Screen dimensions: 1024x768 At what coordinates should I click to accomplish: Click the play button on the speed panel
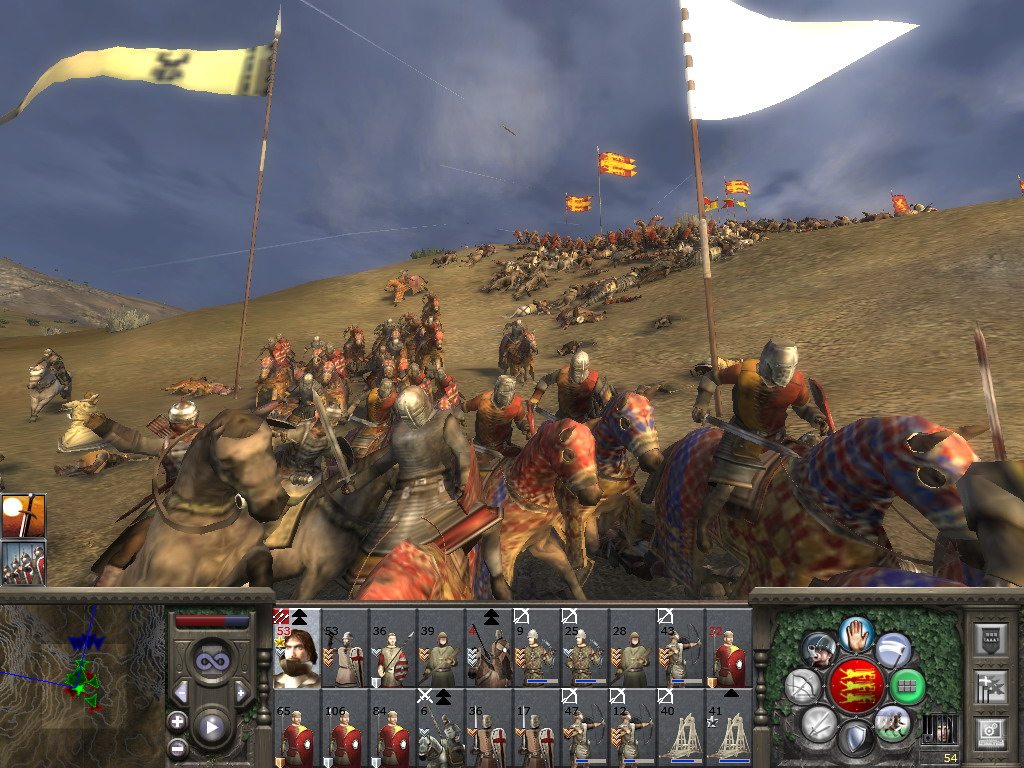point(211,727)
